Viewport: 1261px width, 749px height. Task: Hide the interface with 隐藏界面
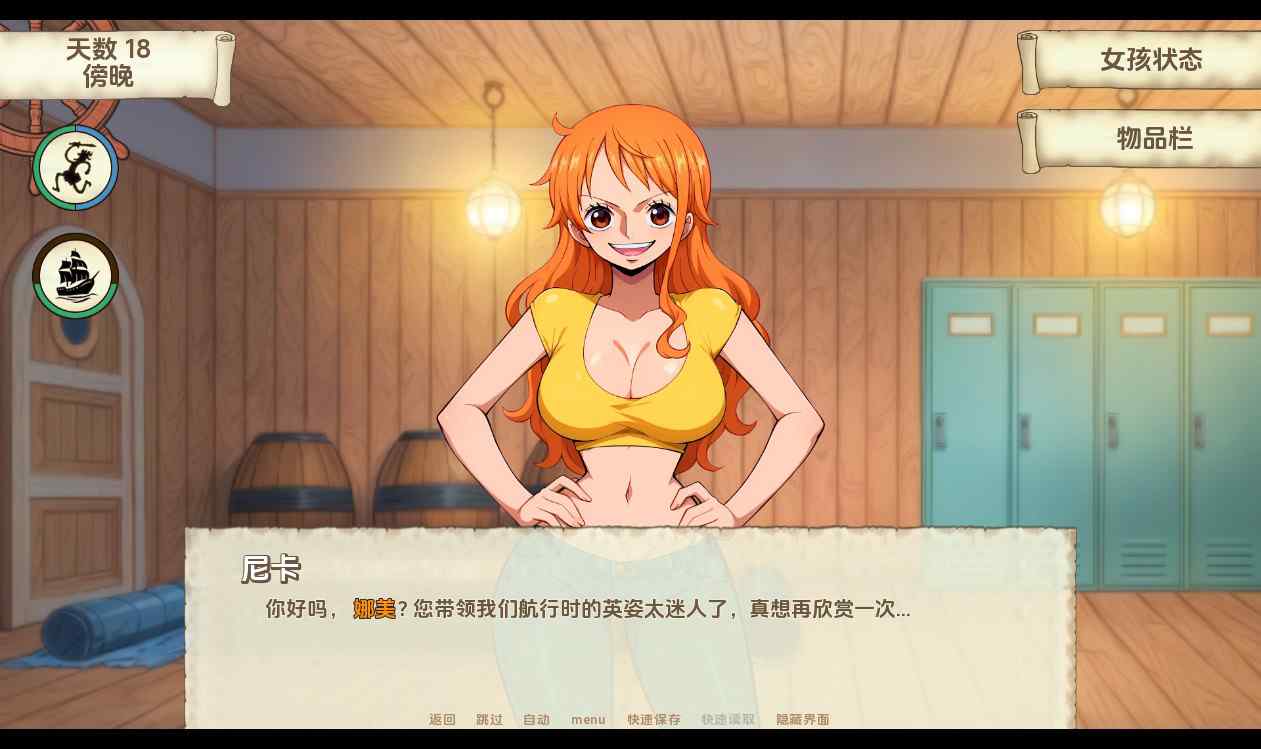[803, 719]
